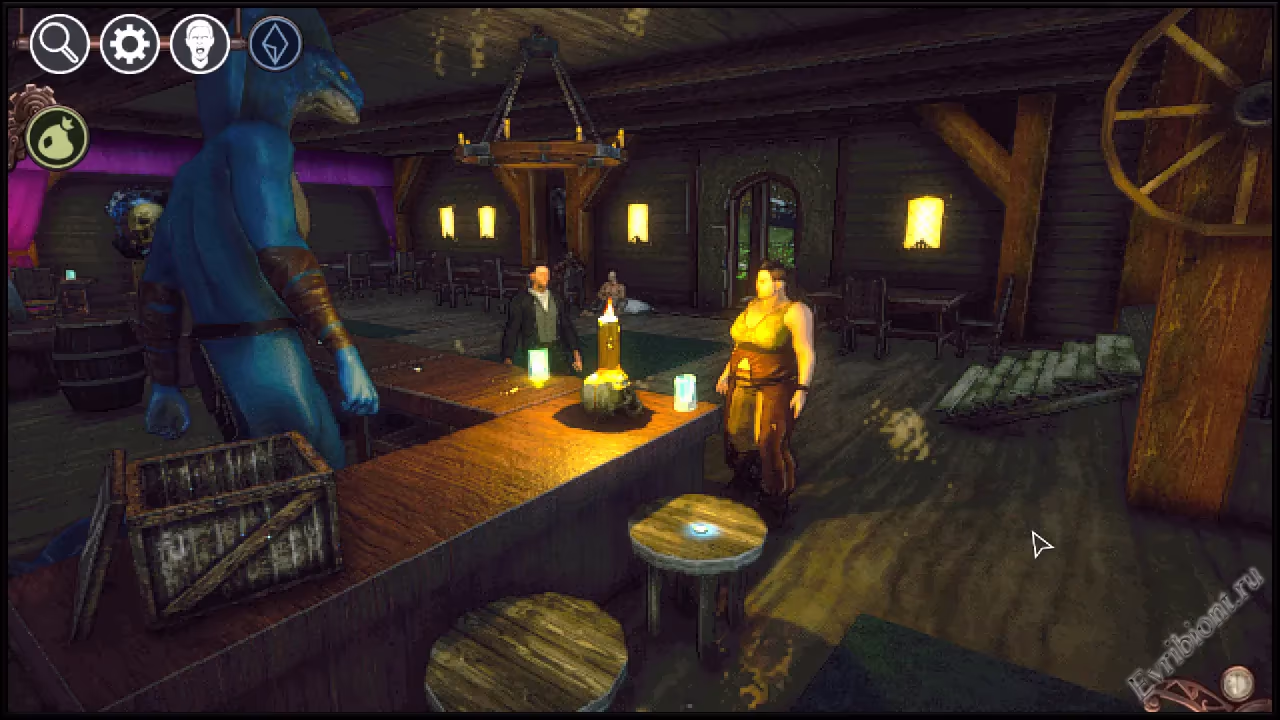Select the shouting face icon
1280x720 pixels.
point(200,44)
